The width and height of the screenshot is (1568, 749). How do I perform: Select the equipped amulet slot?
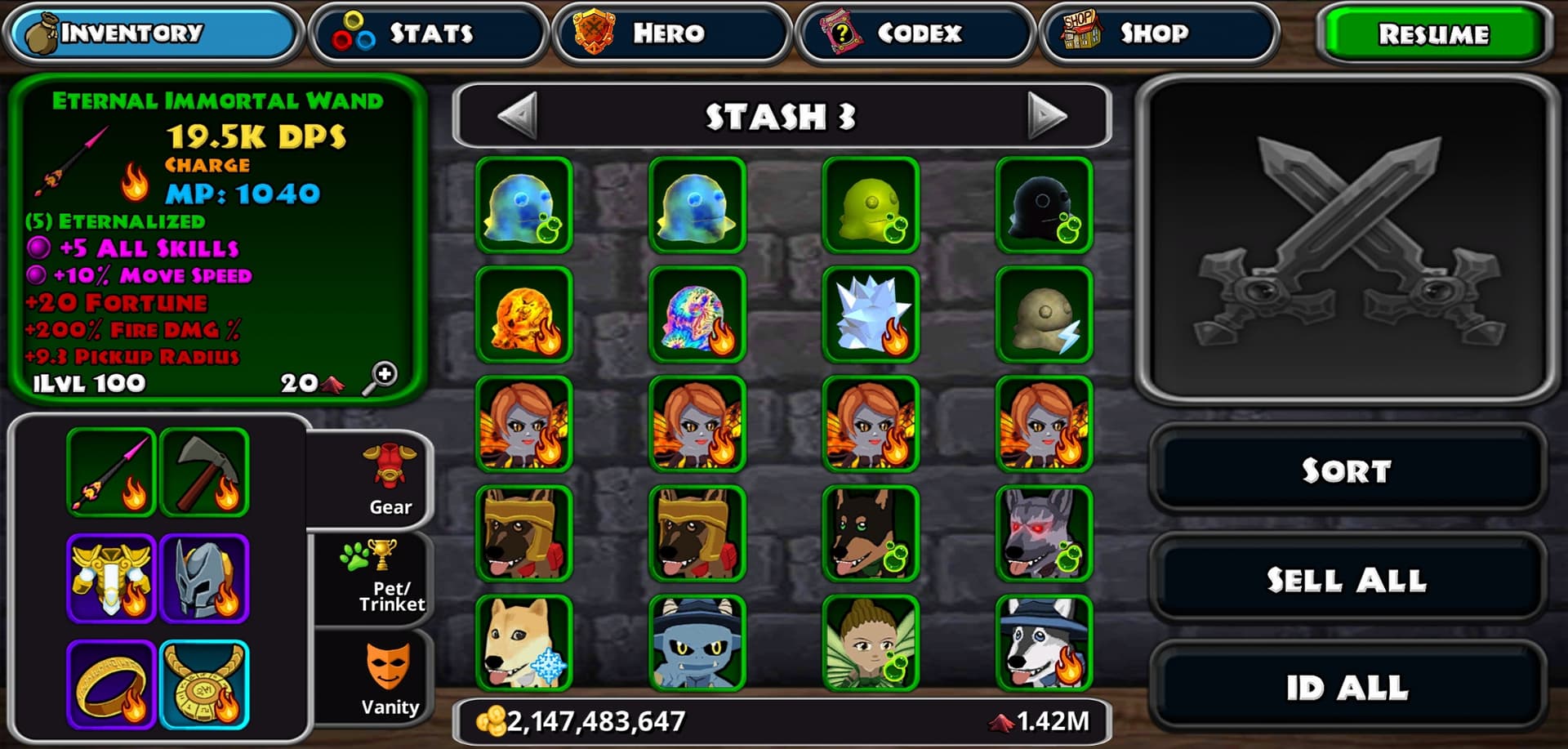coord(205,684)
